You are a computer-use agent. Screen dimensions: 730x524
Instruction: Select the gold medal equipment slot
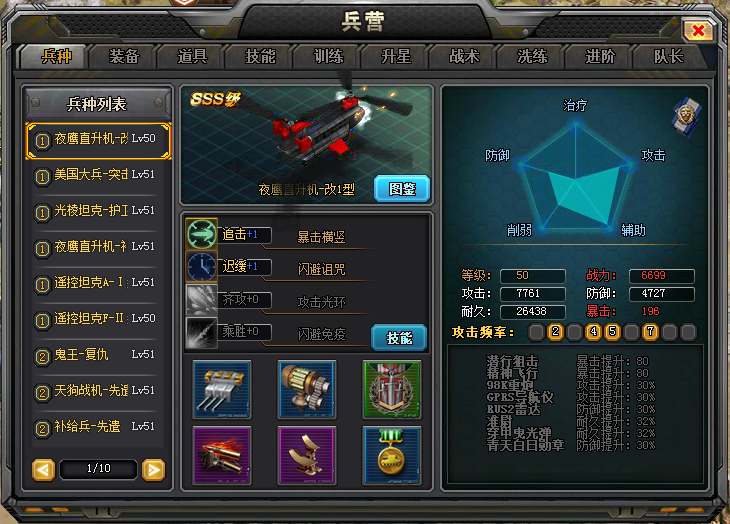point(392,454)
